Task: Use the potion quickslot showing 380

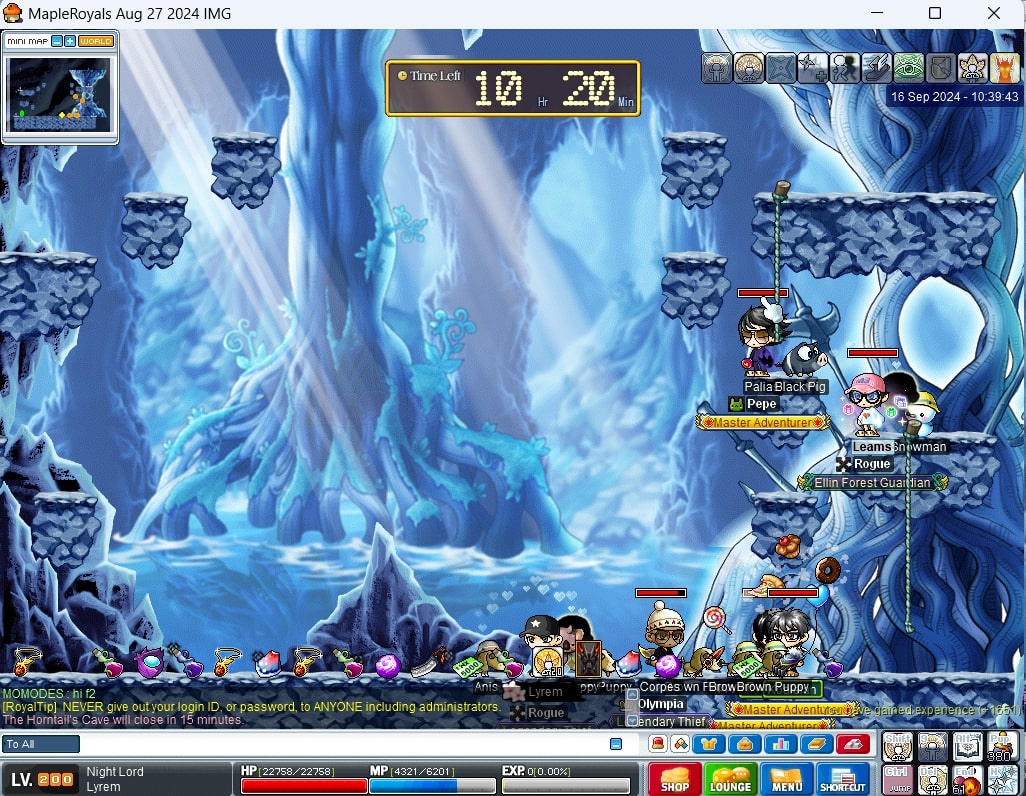Action: [1003, 746]
